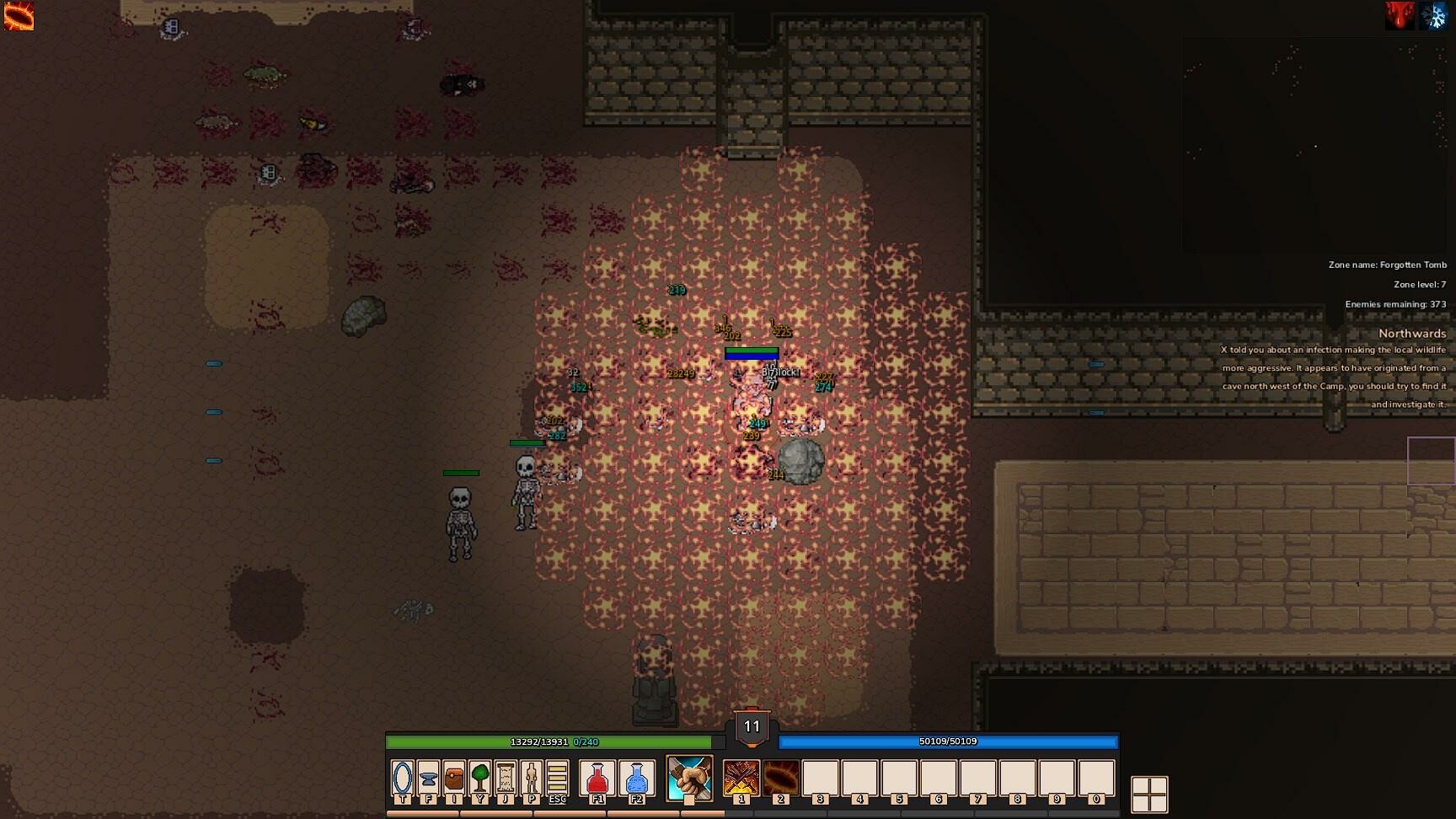Activate the fiery skill in slot 1

[x=741, y=779]
